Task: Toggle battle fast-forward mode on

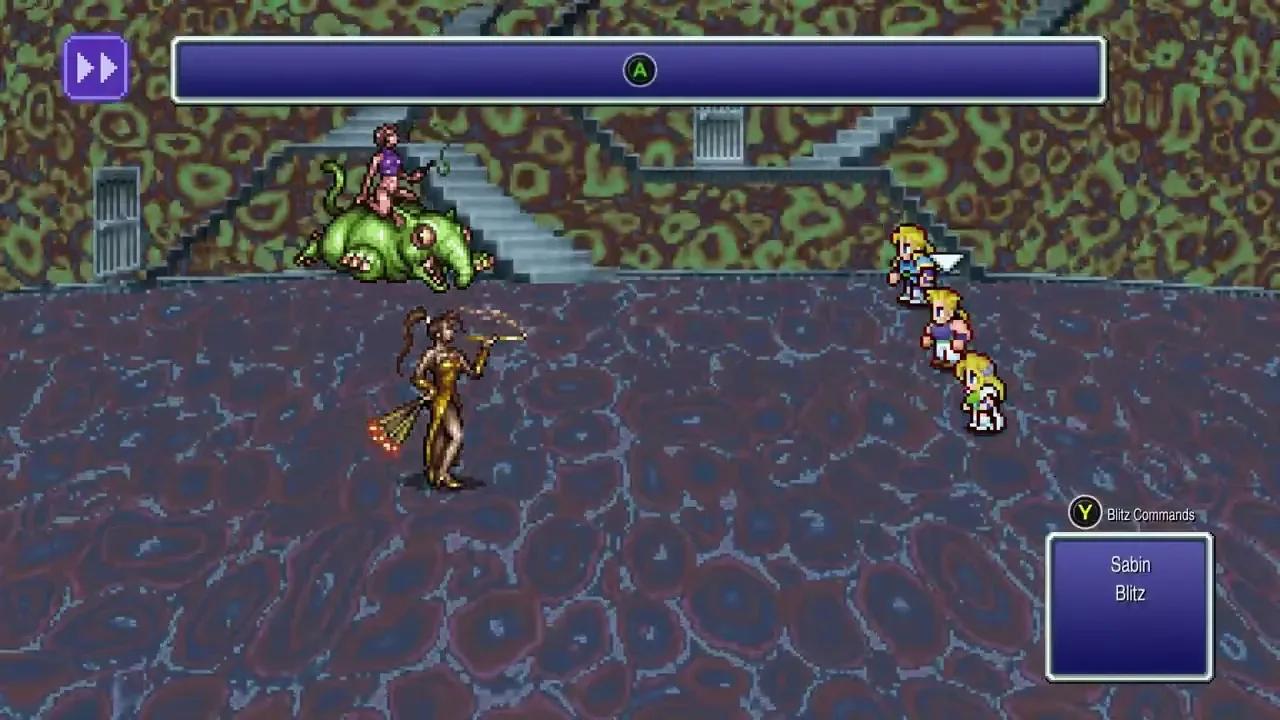Action: coord(95,66)
